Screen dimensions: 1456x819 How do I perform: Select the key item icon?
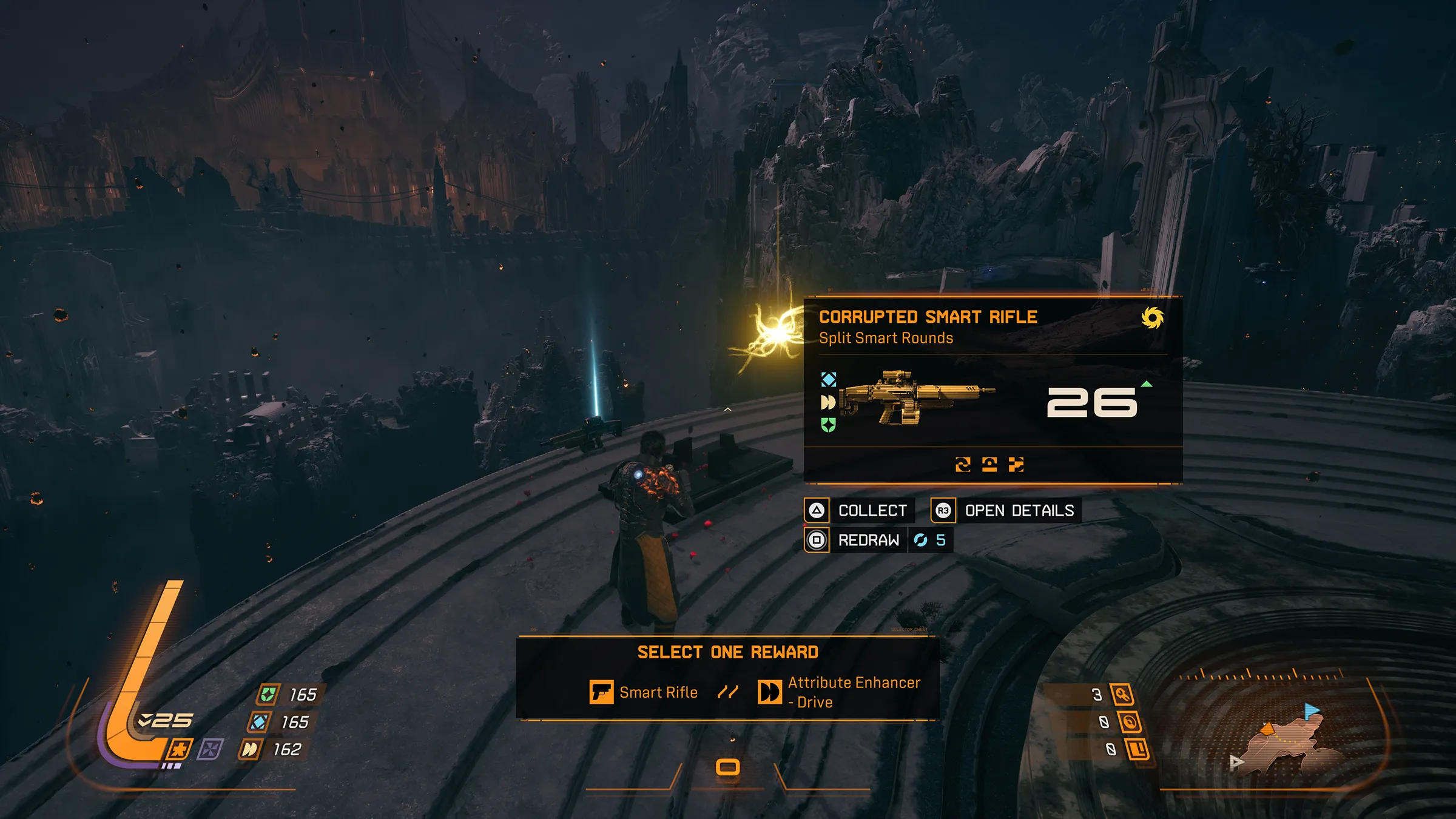click(x=1122, y=695)
